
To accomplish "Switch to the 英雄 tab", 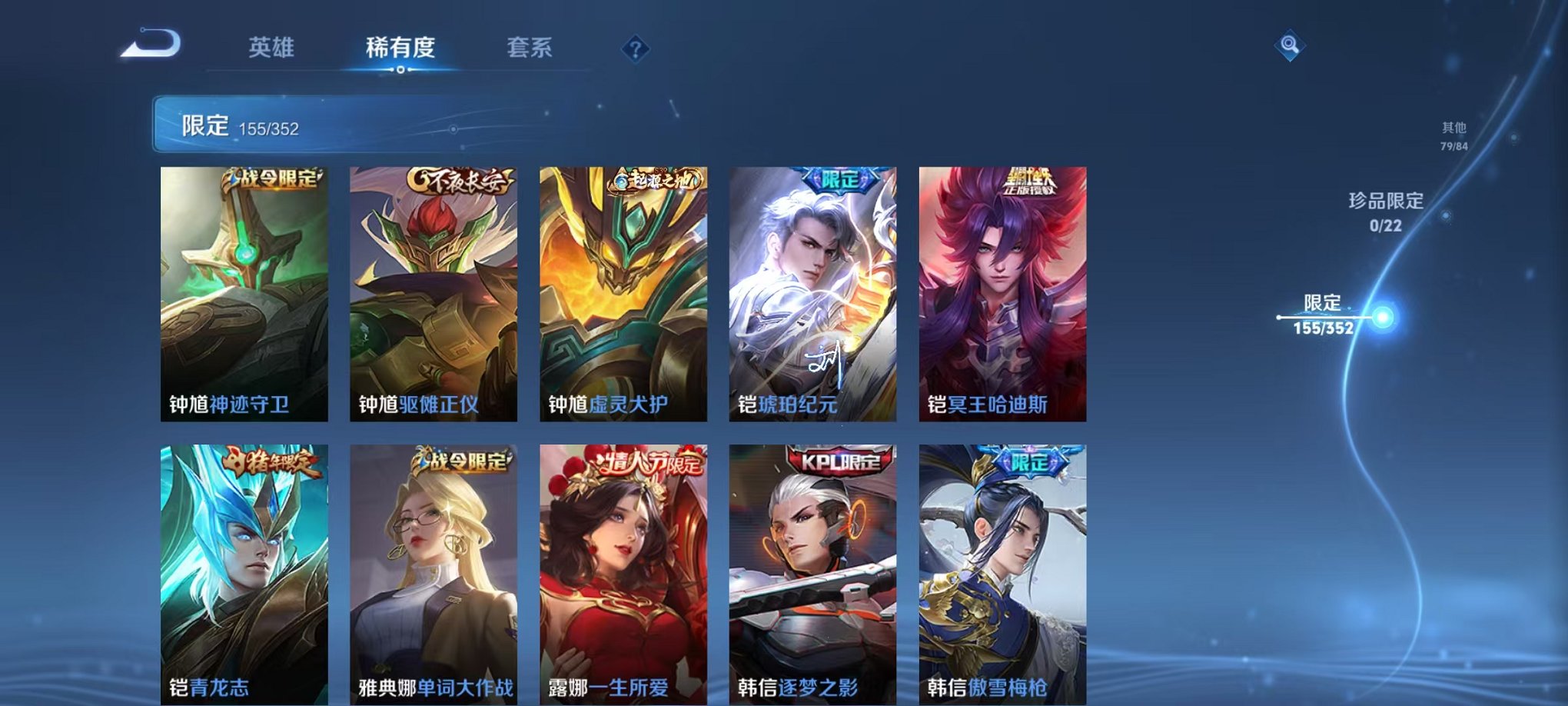I will click(x=273, y=48).
